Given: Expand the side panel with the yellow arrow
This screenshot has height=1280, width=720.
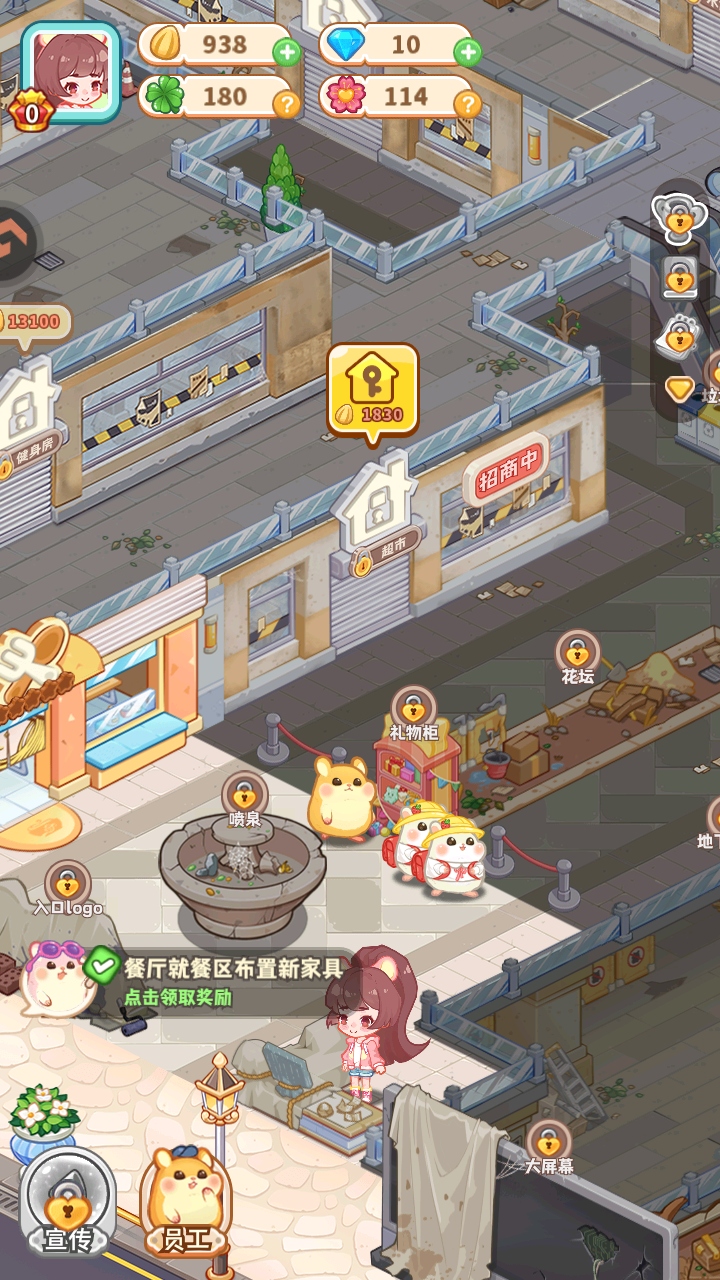Looking at the screenshot, I should (680, 389).
